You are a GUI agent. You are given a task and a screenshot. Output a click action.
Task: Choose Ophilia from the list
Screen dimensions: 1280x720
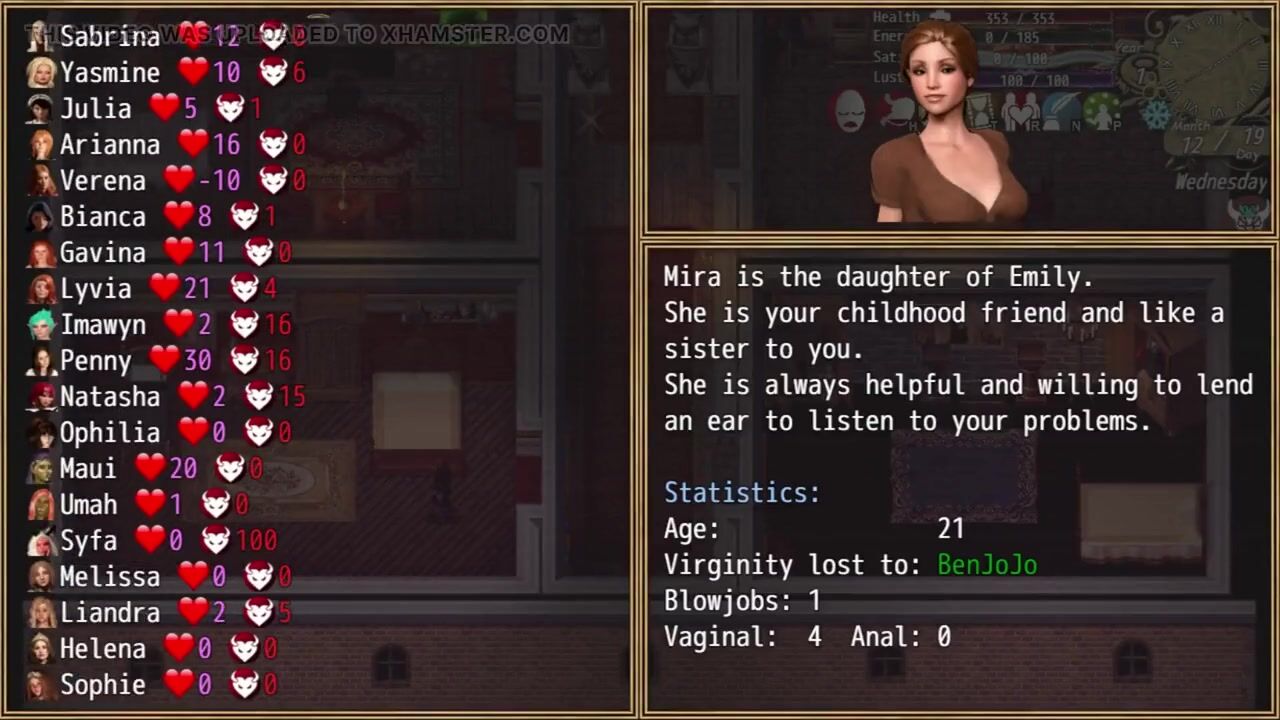point(109,433)
